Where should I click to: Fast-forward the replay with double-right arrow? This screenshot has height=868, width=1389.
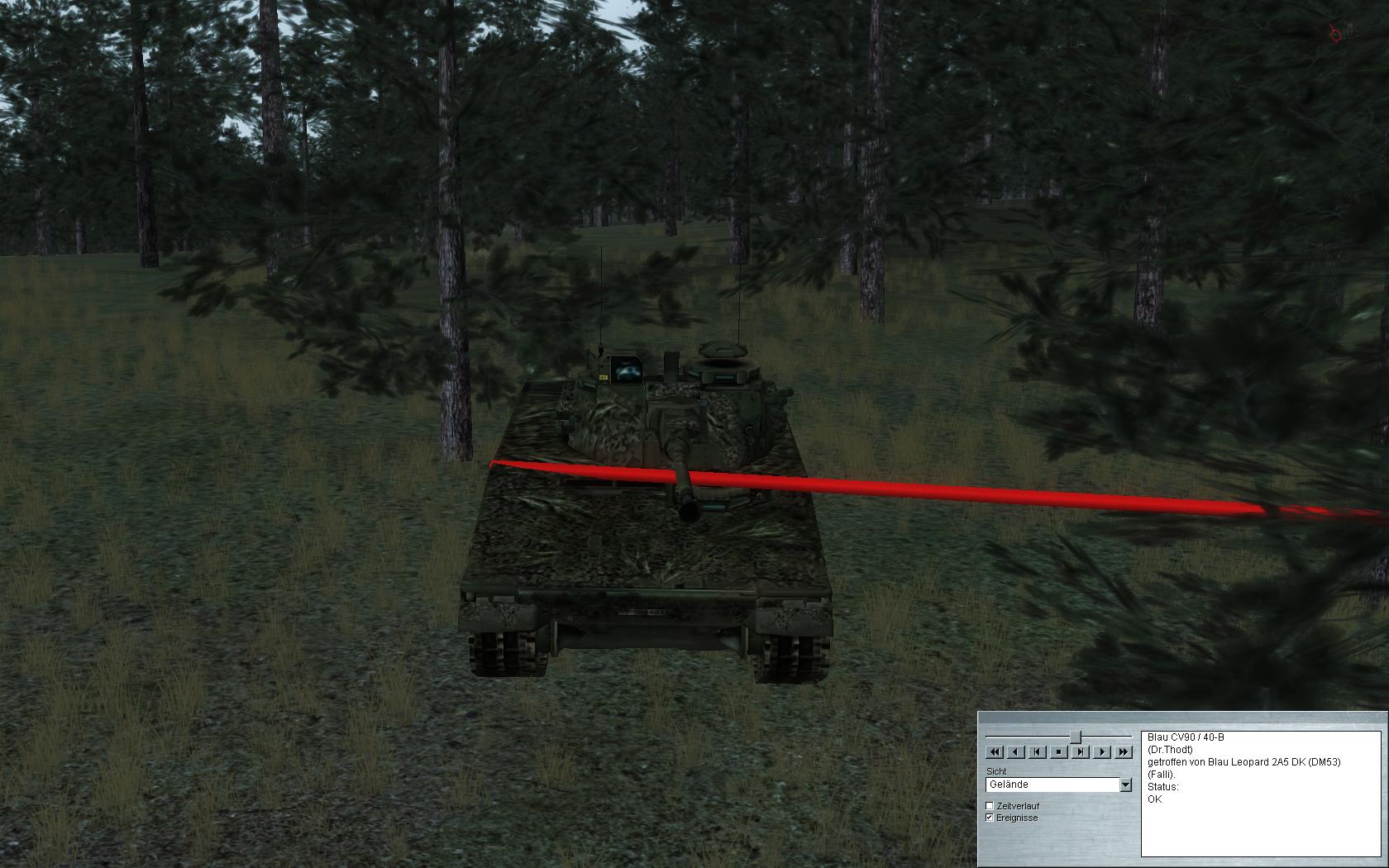click(x=1123, y=751)
